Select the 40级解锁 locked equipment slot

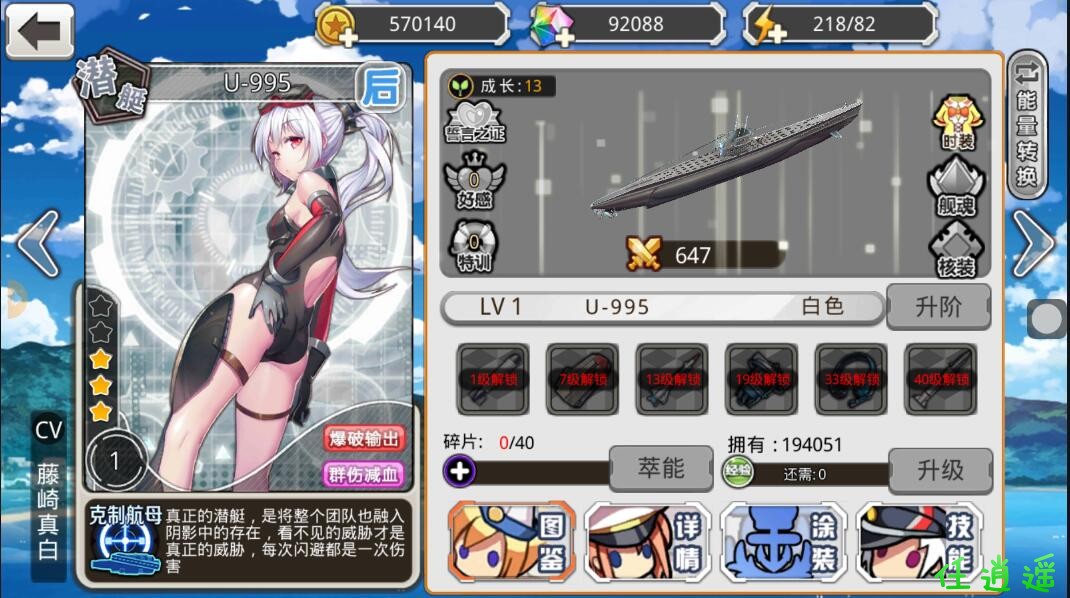tap(941, 379)
